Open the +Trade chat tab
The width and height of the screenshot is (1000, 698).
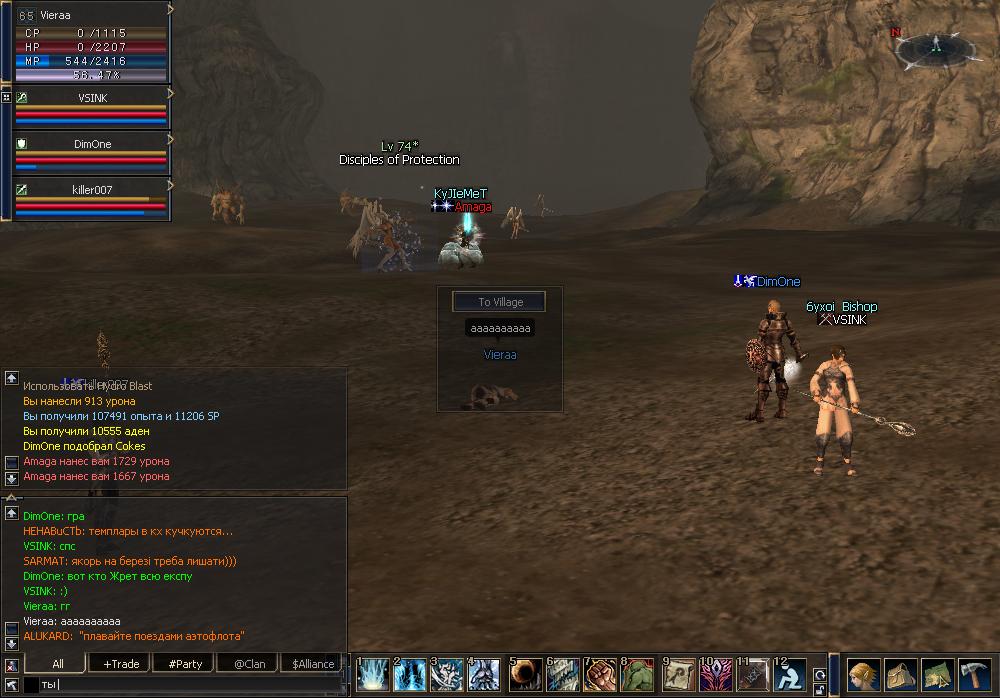(121, 663)
